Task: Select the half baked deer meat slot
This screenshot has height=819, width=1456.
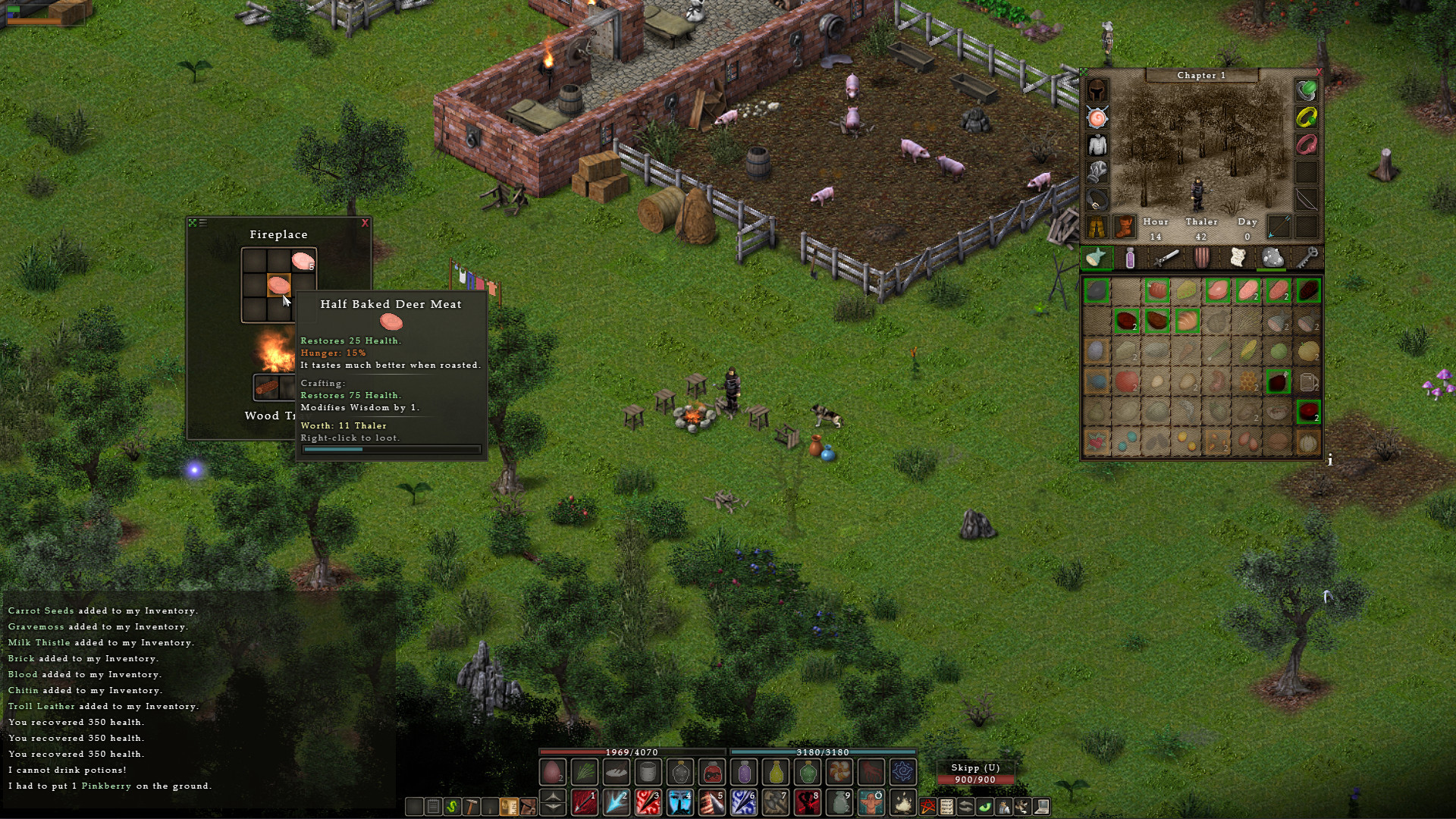Action: 279,285
